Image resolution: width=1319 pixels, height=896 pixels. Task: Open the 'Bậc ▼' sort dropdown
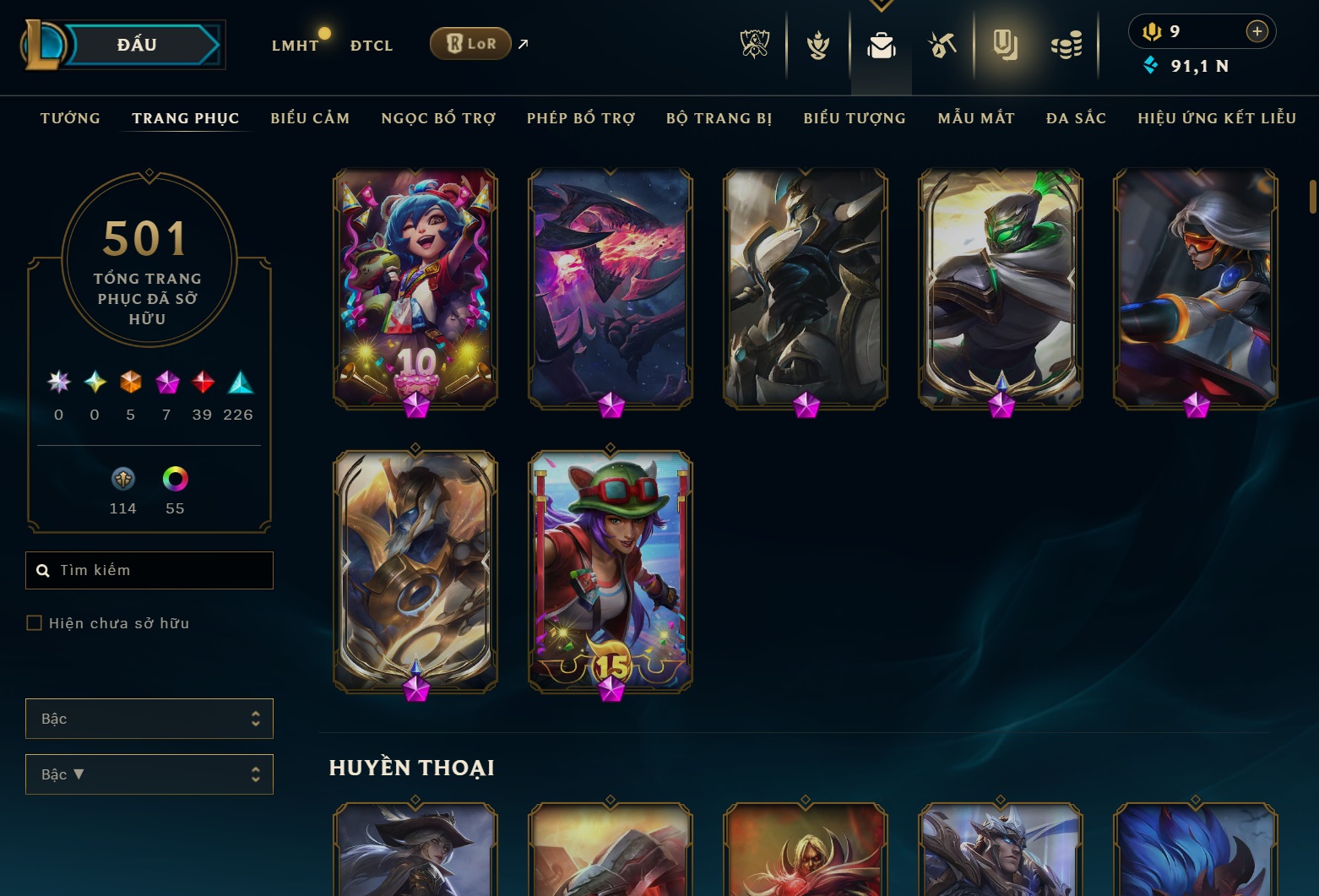click(149, 774)
